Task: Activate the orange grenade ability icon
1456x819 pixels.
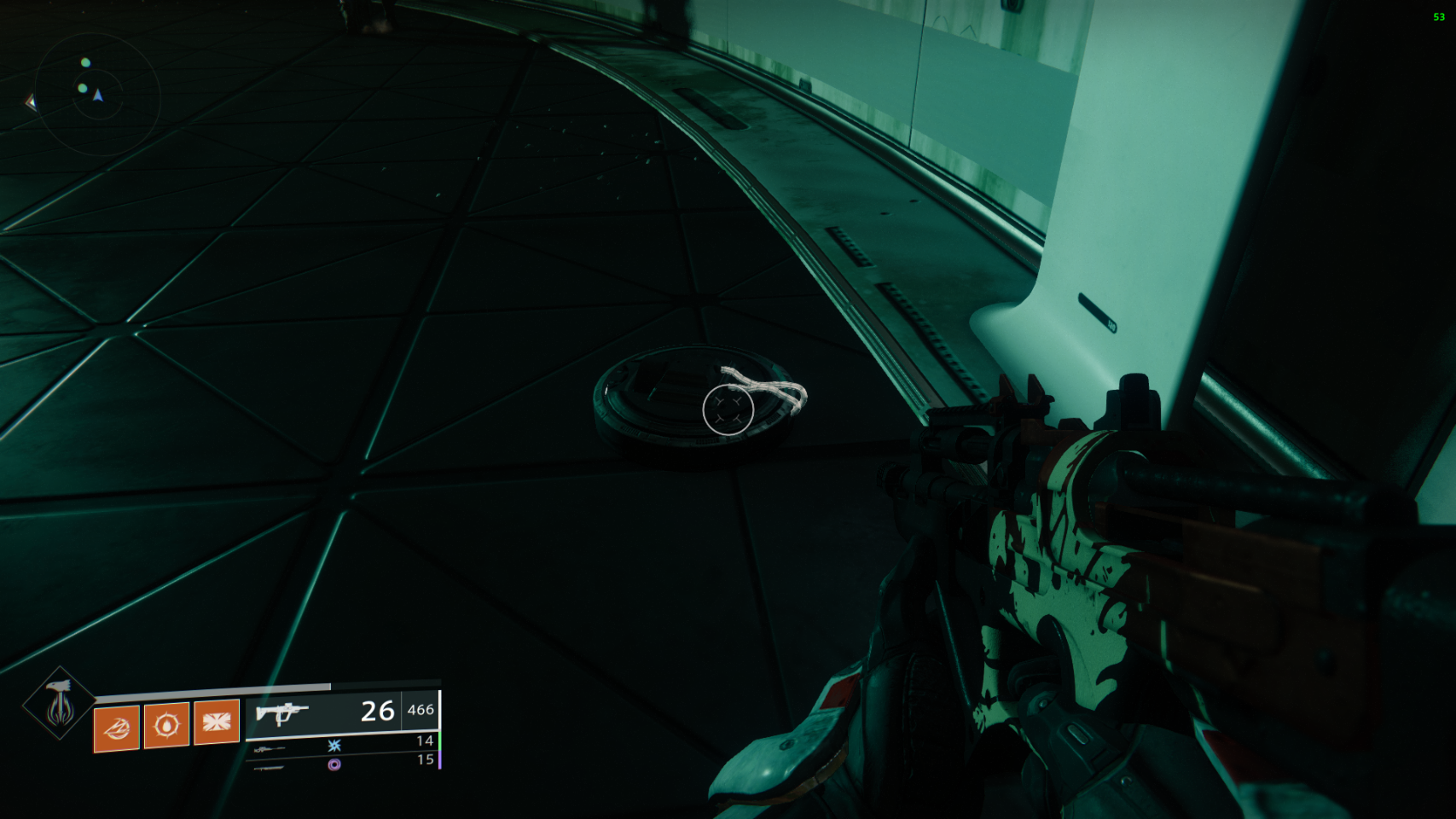Action: coord(166,725)
